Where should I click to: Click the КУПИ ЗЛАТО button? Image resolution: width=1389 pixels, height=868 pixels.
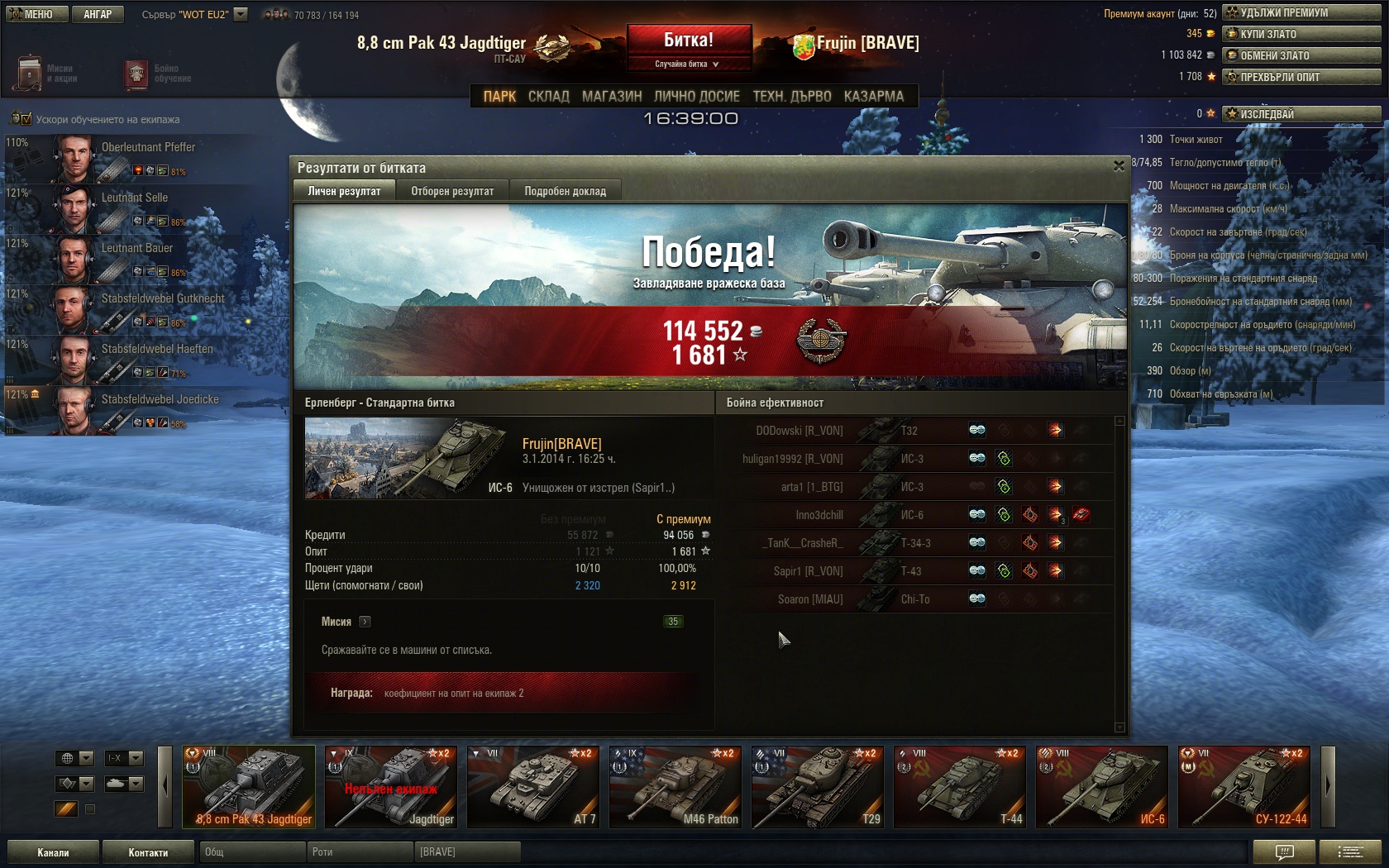pos(1301,34)
